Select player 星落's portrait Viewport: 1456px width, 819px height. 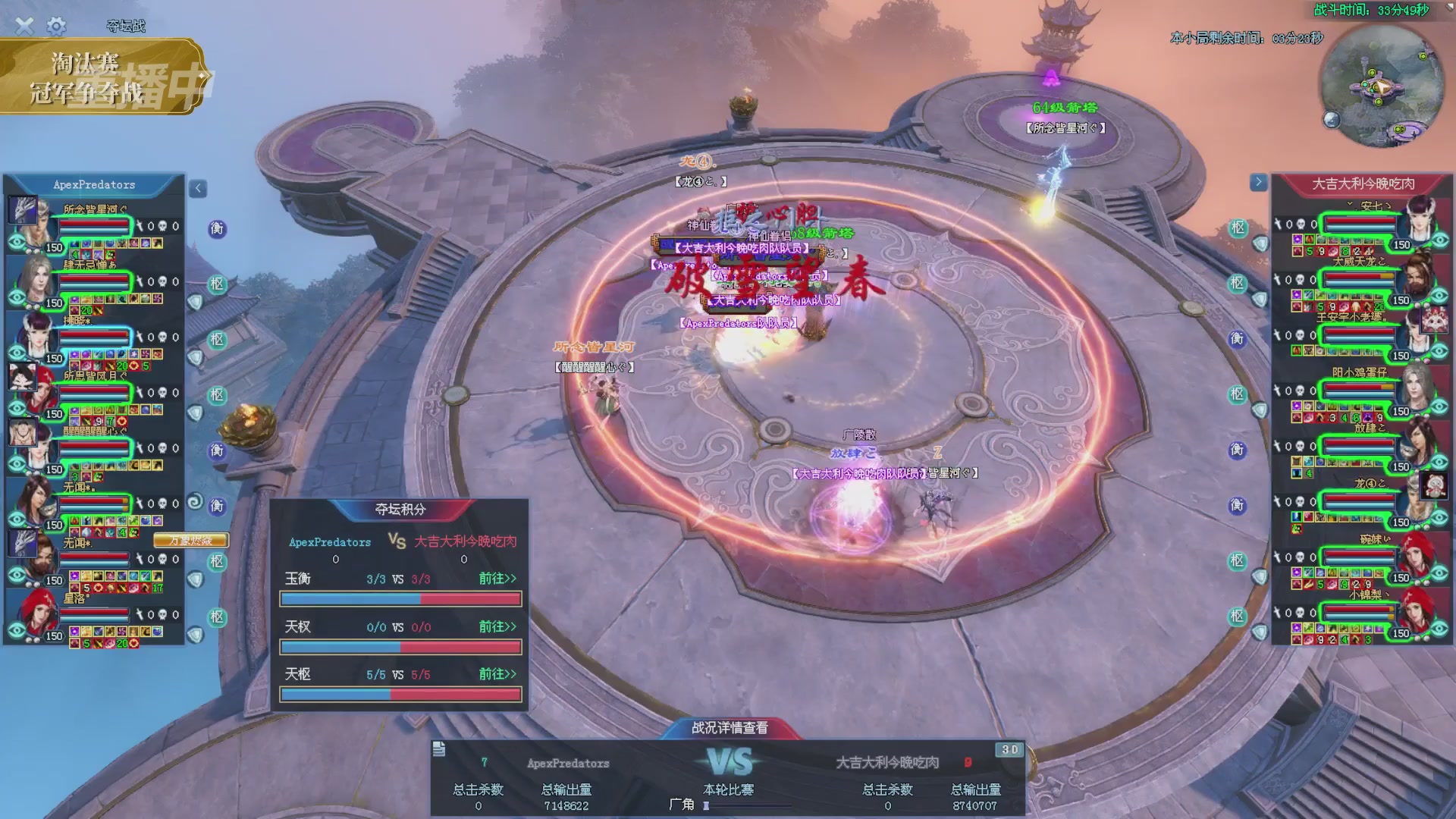34,613
